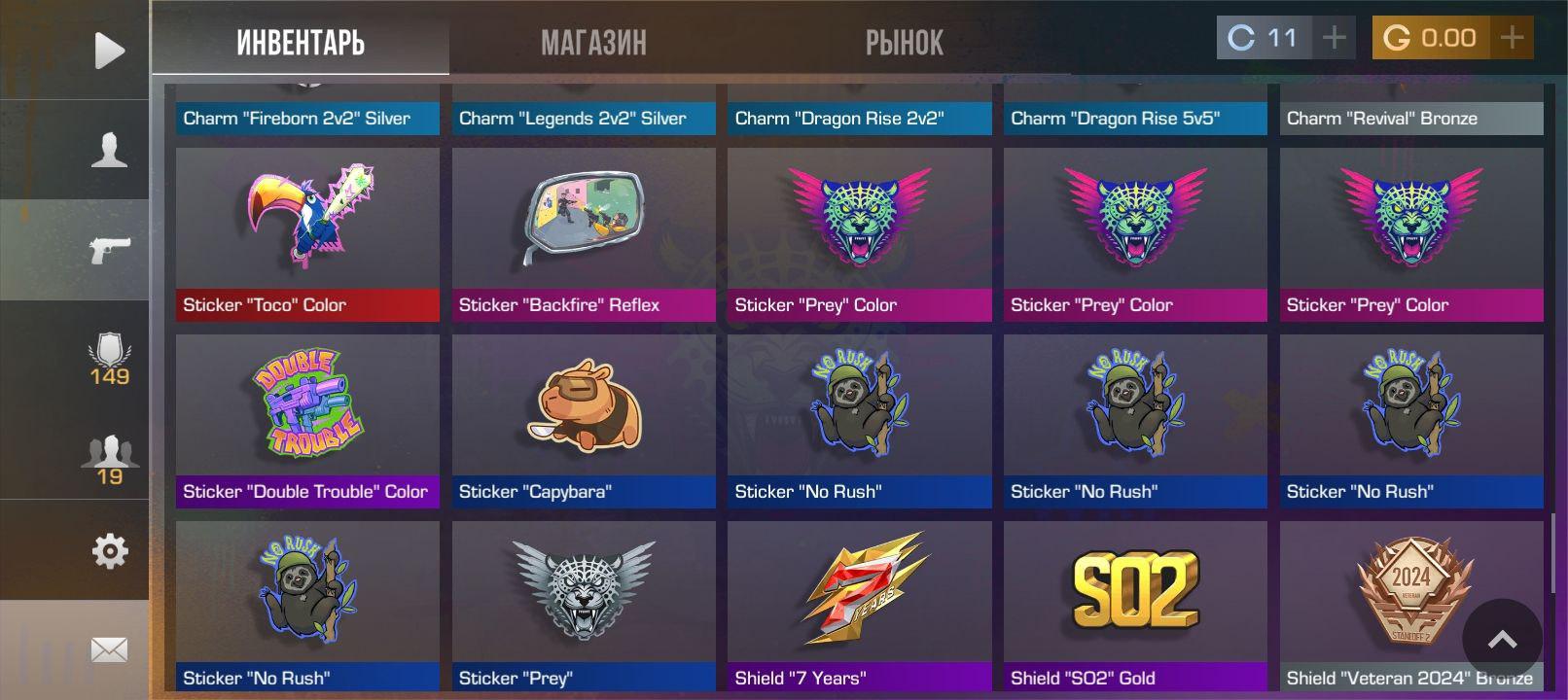
Task: Pick the Sticker "Capybara" item
Action: tap(584, 420)
